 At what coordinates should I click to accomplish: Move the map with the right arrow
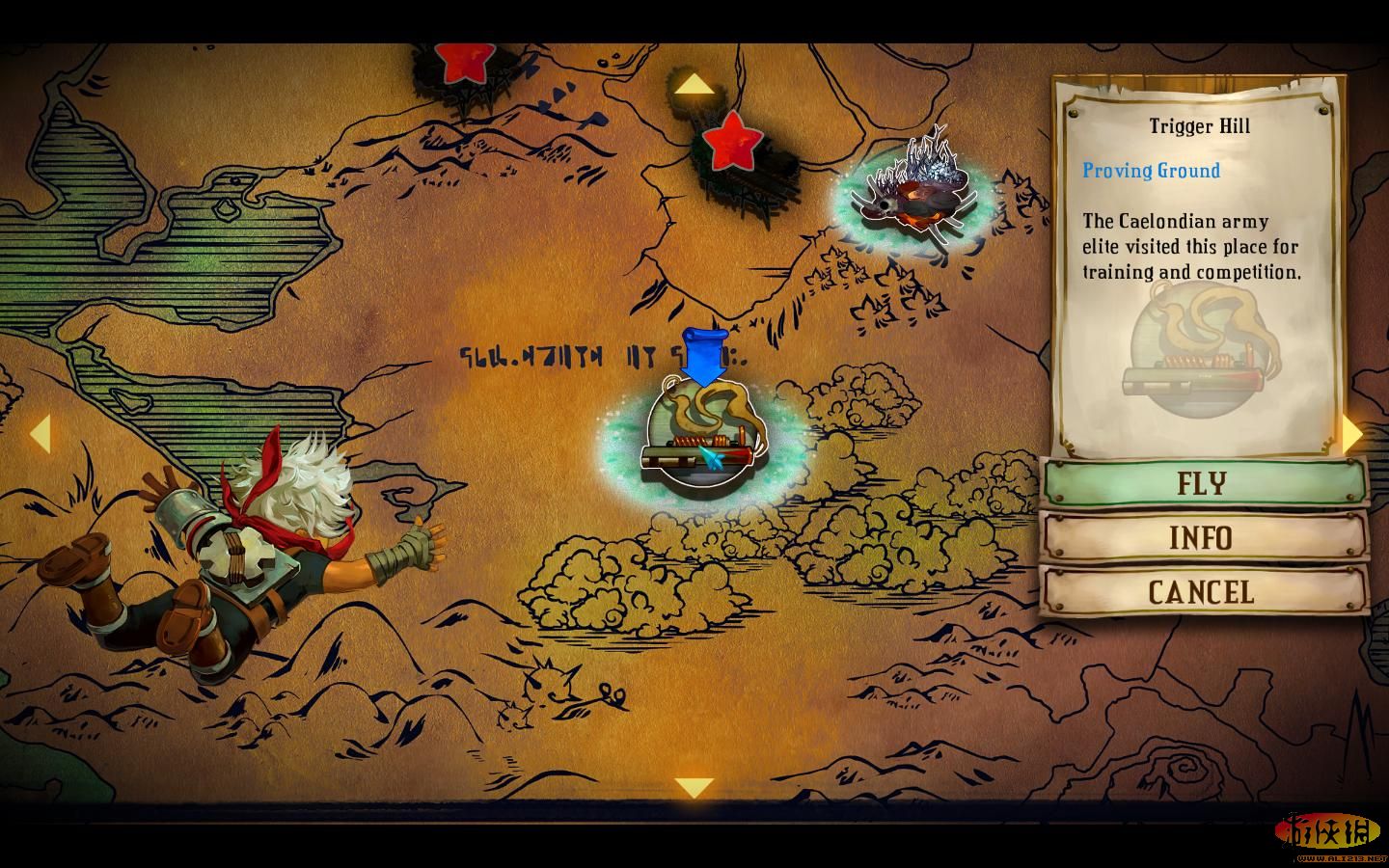pyautogui.click(x=1352, y=435)
